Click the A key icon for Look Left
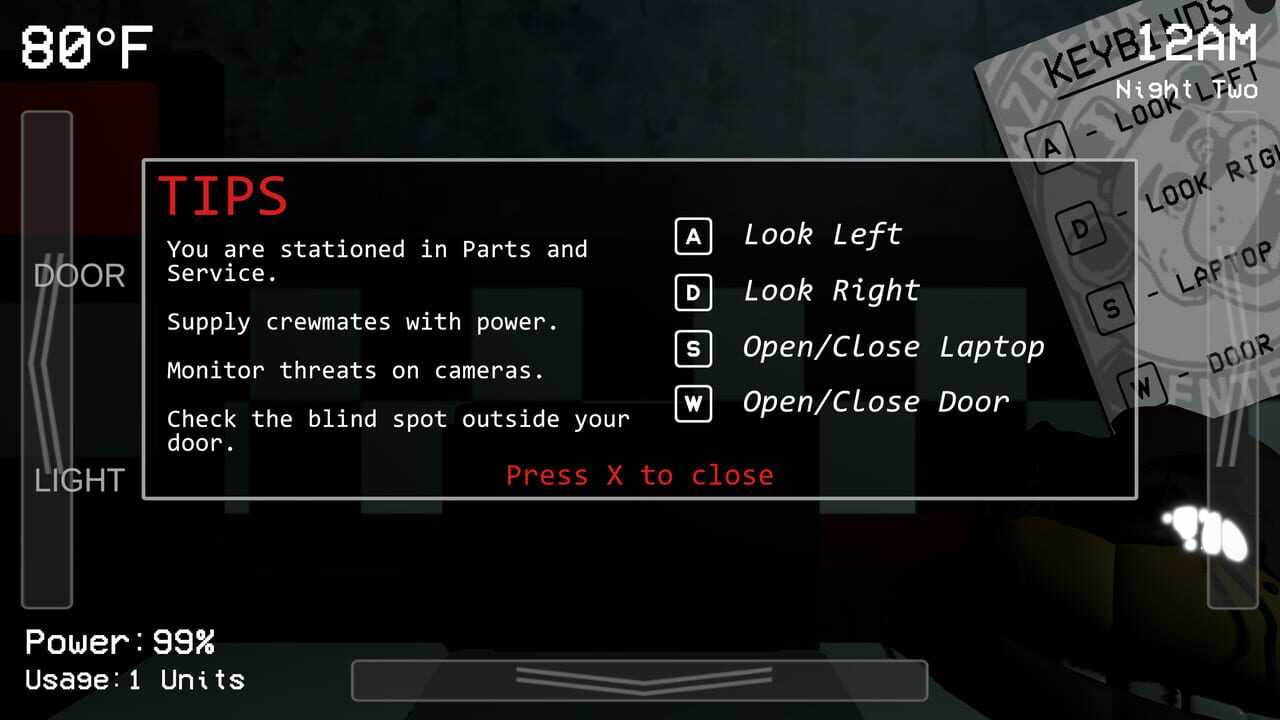 coord(693,236)
